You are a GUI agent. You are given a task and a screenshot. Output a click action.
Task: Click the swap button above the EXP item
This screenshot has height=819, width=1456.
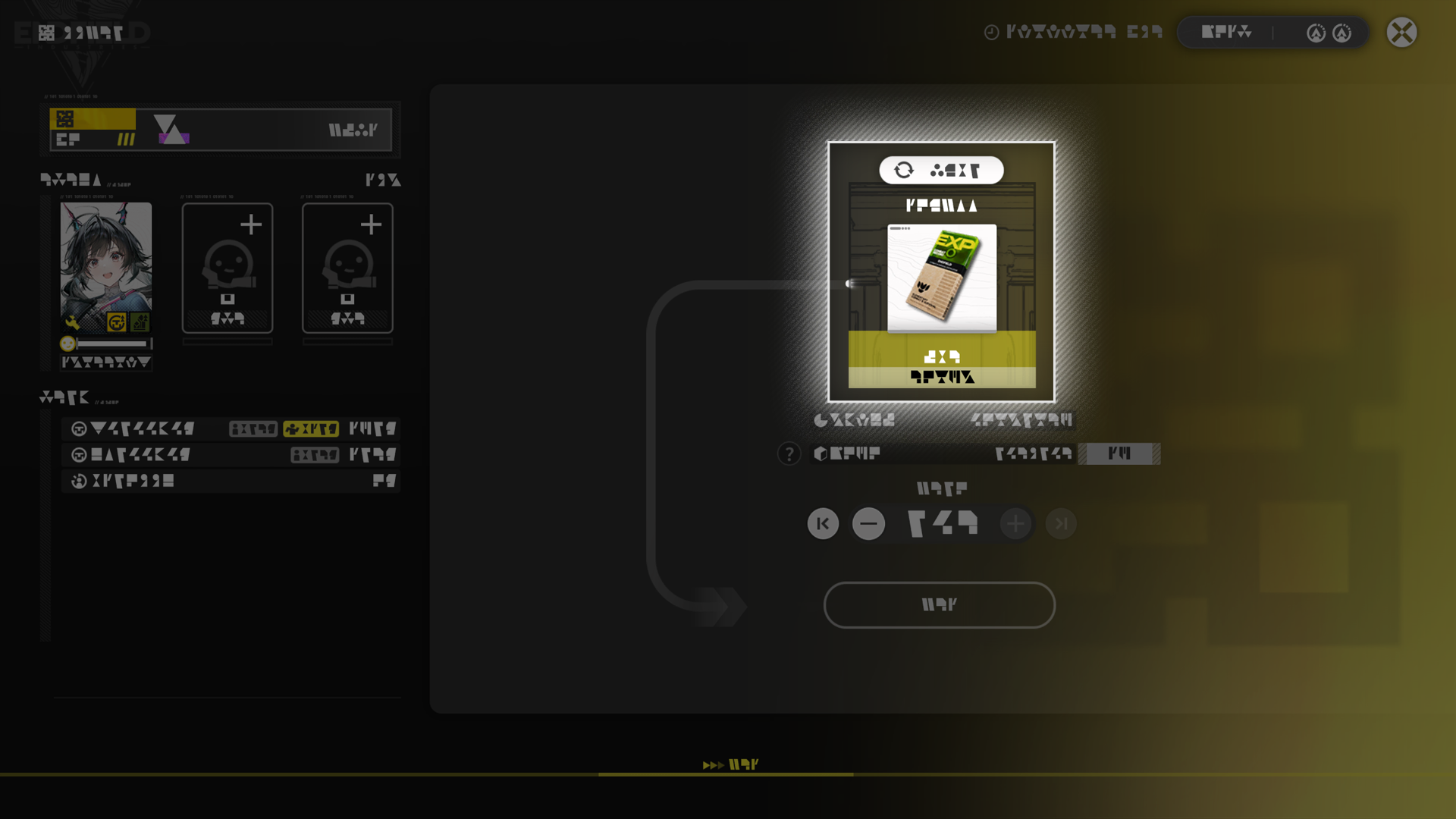click(x=941, y=170)
